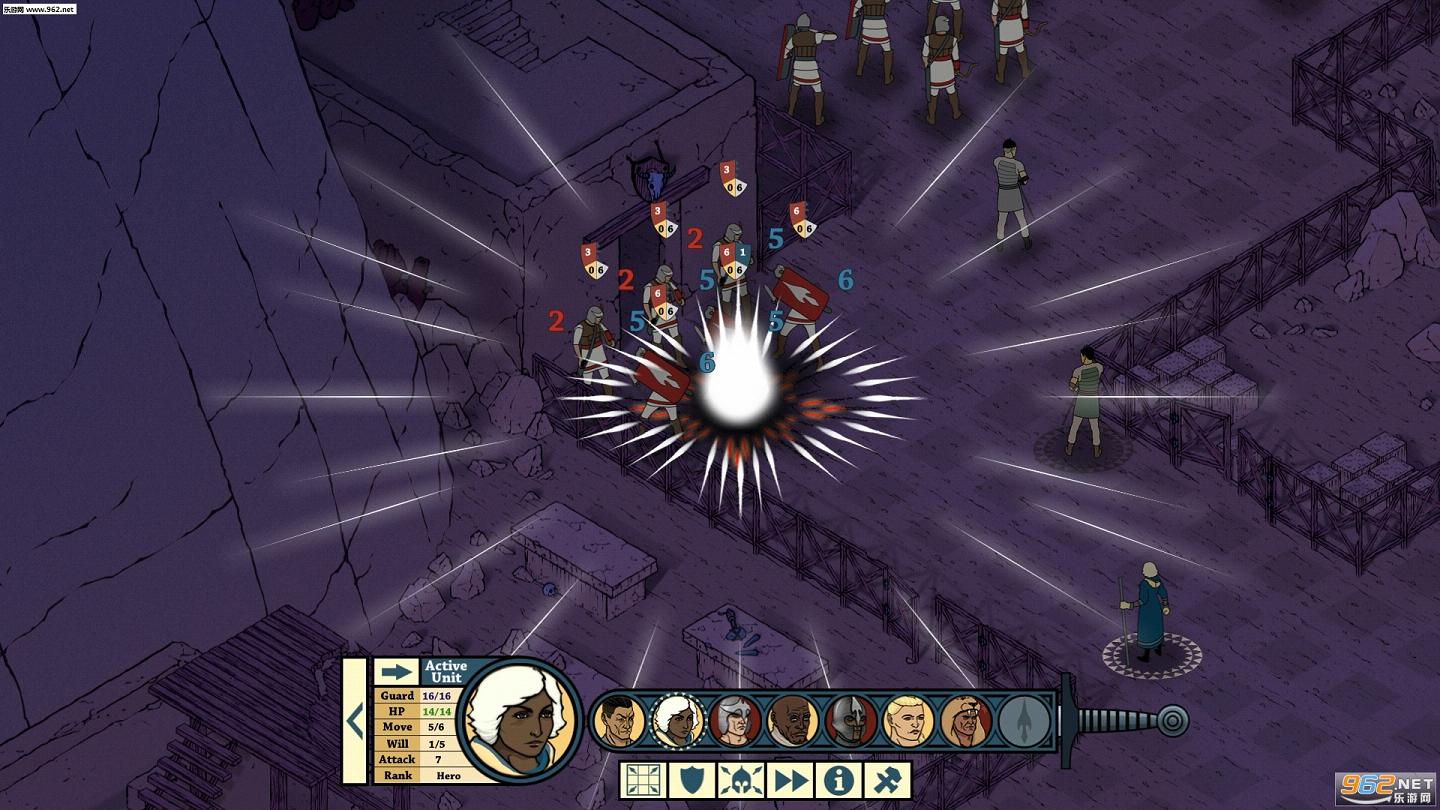Click the helmet with arrows button
Screen dimensions: 1440x810
[741, 780]
